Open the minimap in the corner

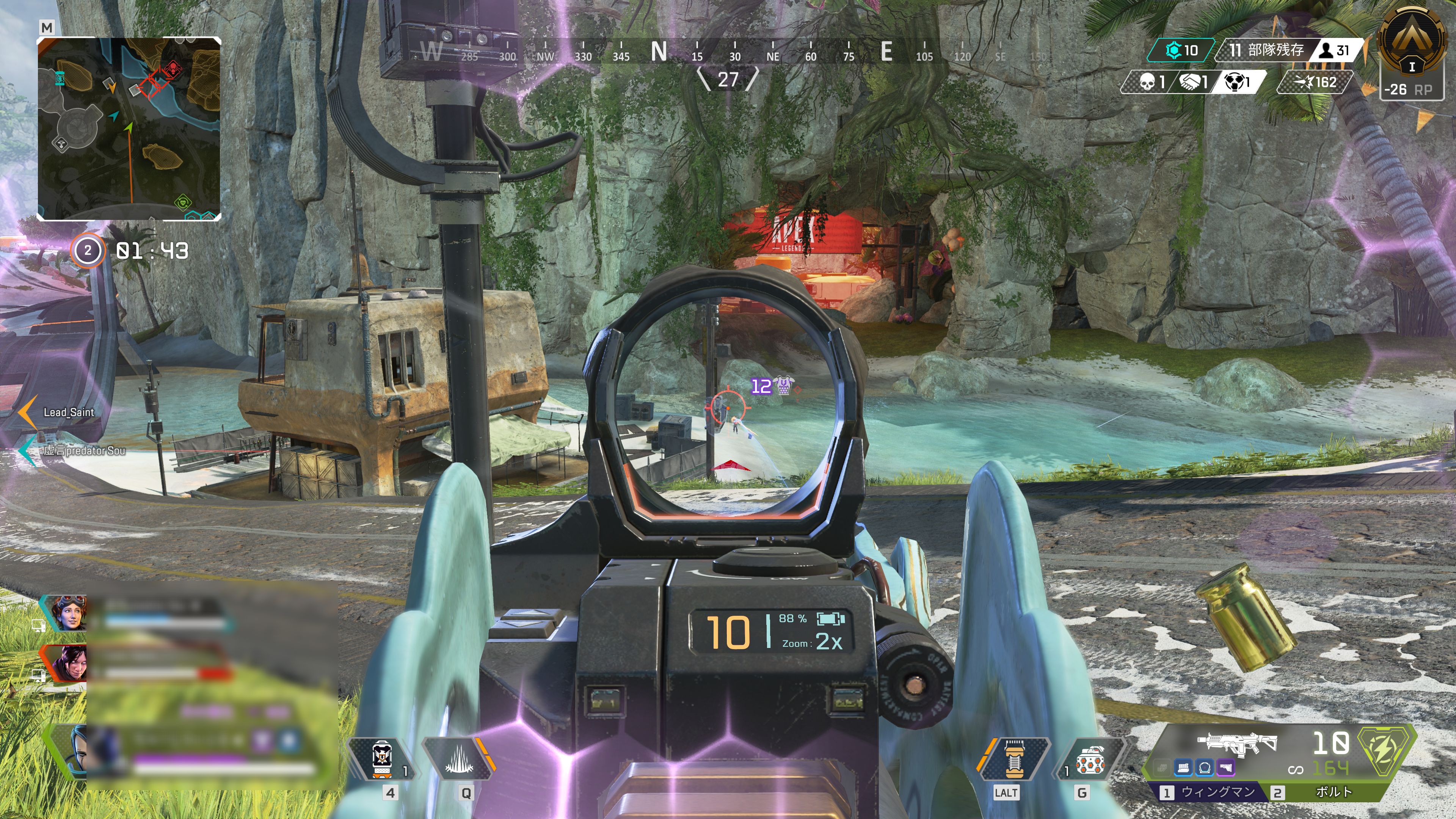pyautogui.click(x=129, y=129)
